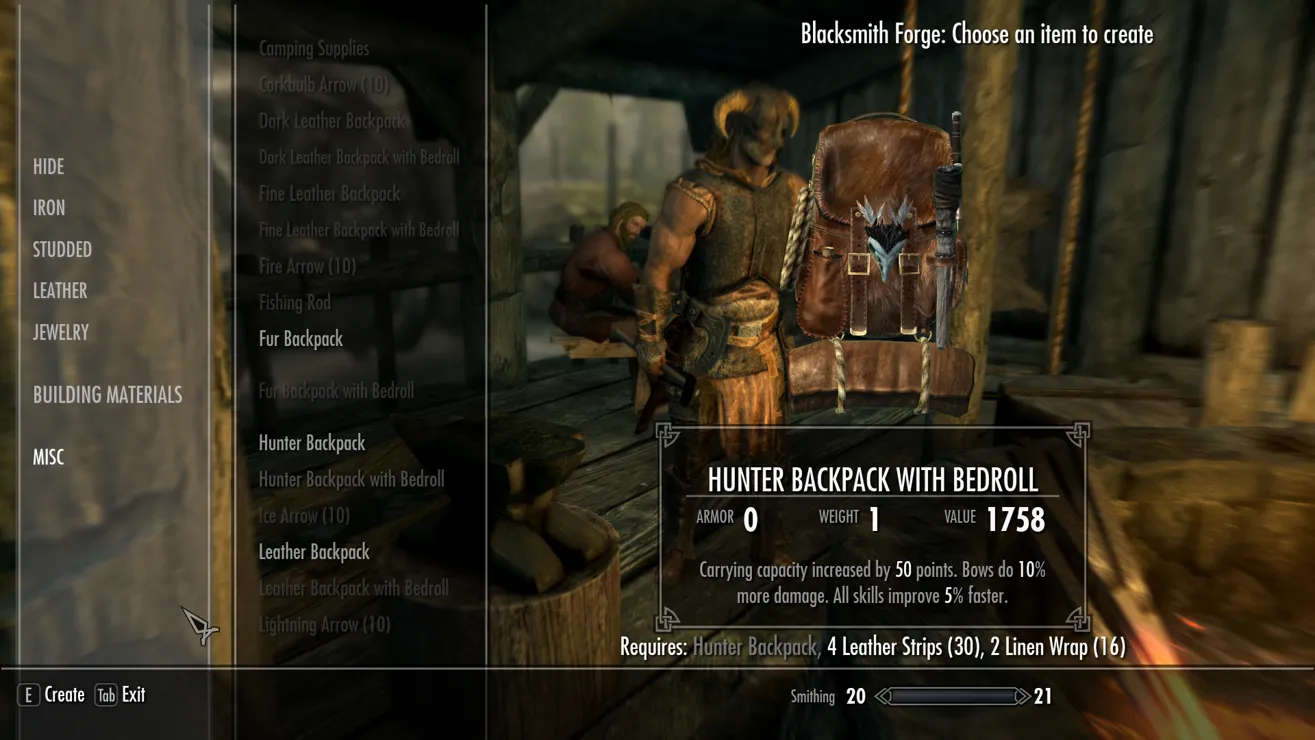Select Hunter Backpack with Bedroll entry
1315x740 pixels.
[351, 480]
